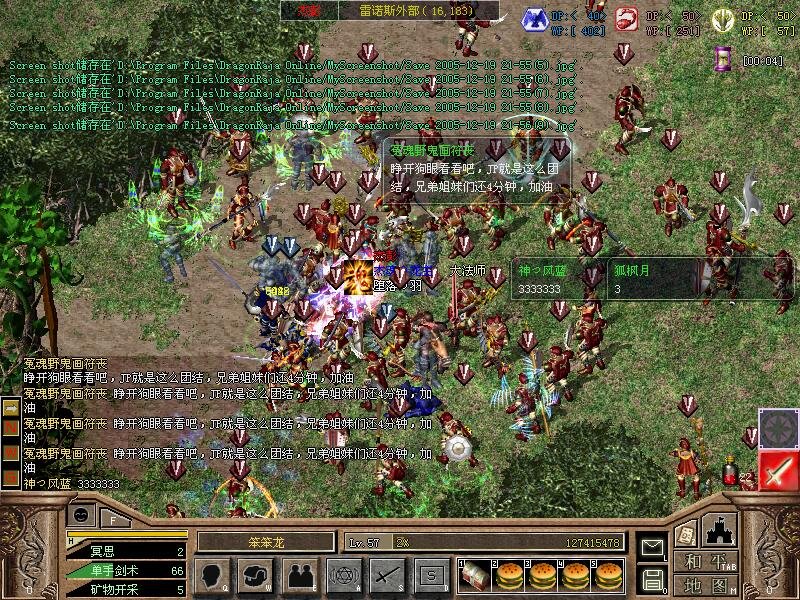Open the mail envelope button
The width and height of the screenshot is (800, 600).
(x=653, y=547)
